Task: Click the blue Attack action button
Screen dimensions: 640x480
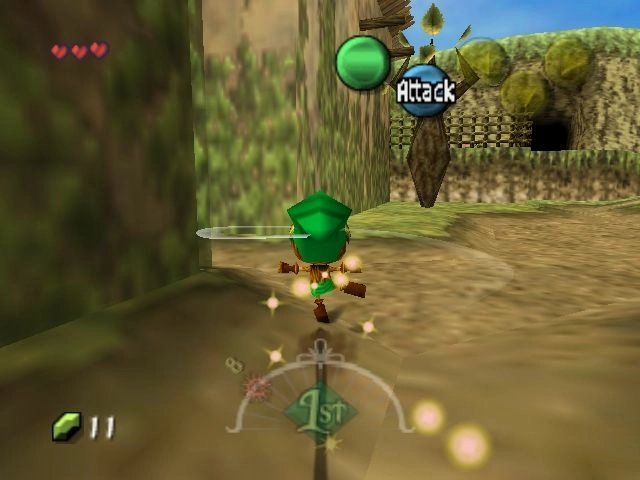Action: [x=426, y=91]
